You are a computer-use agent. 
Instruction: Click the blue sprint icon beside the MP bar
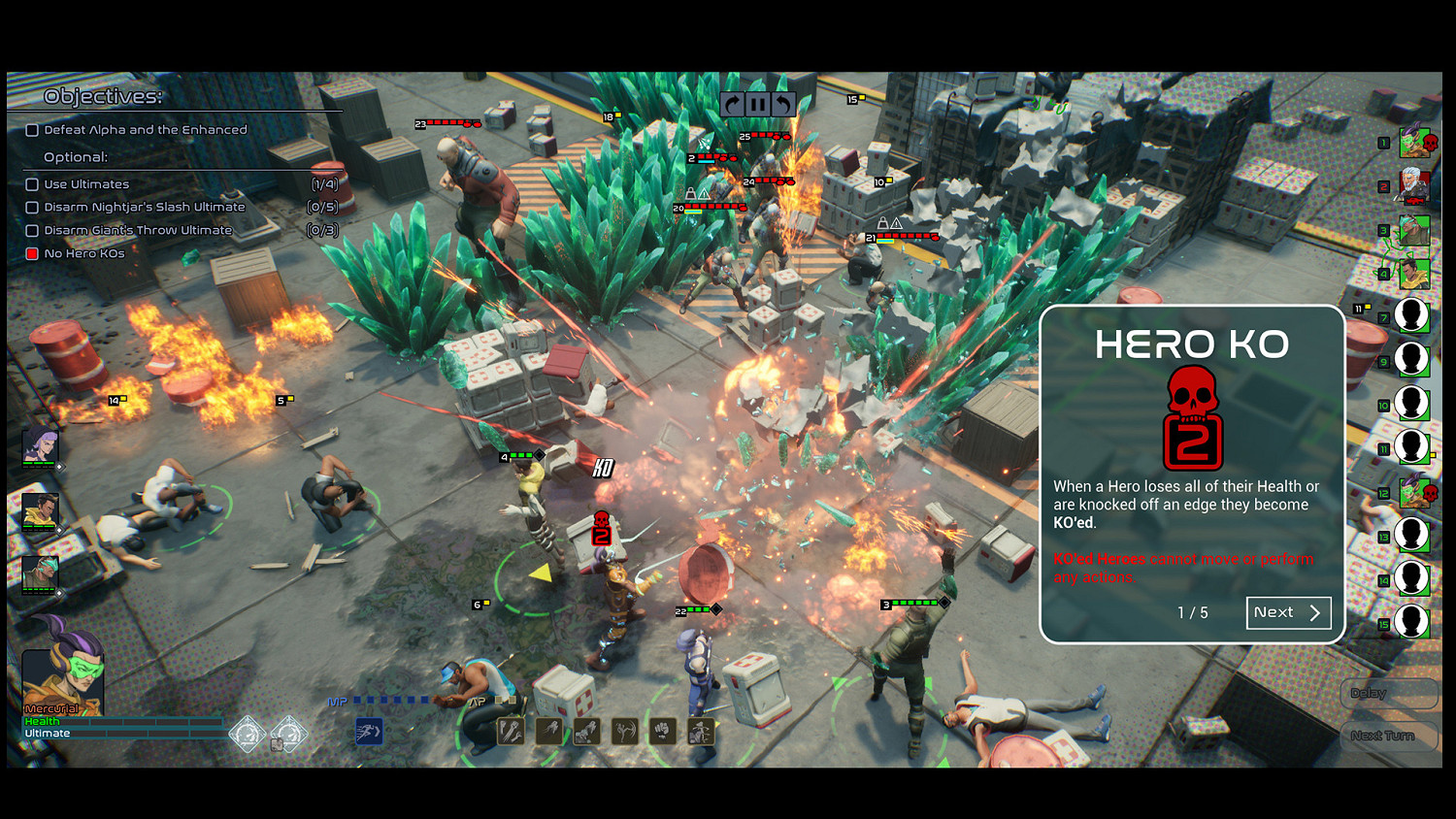(370, 733)
